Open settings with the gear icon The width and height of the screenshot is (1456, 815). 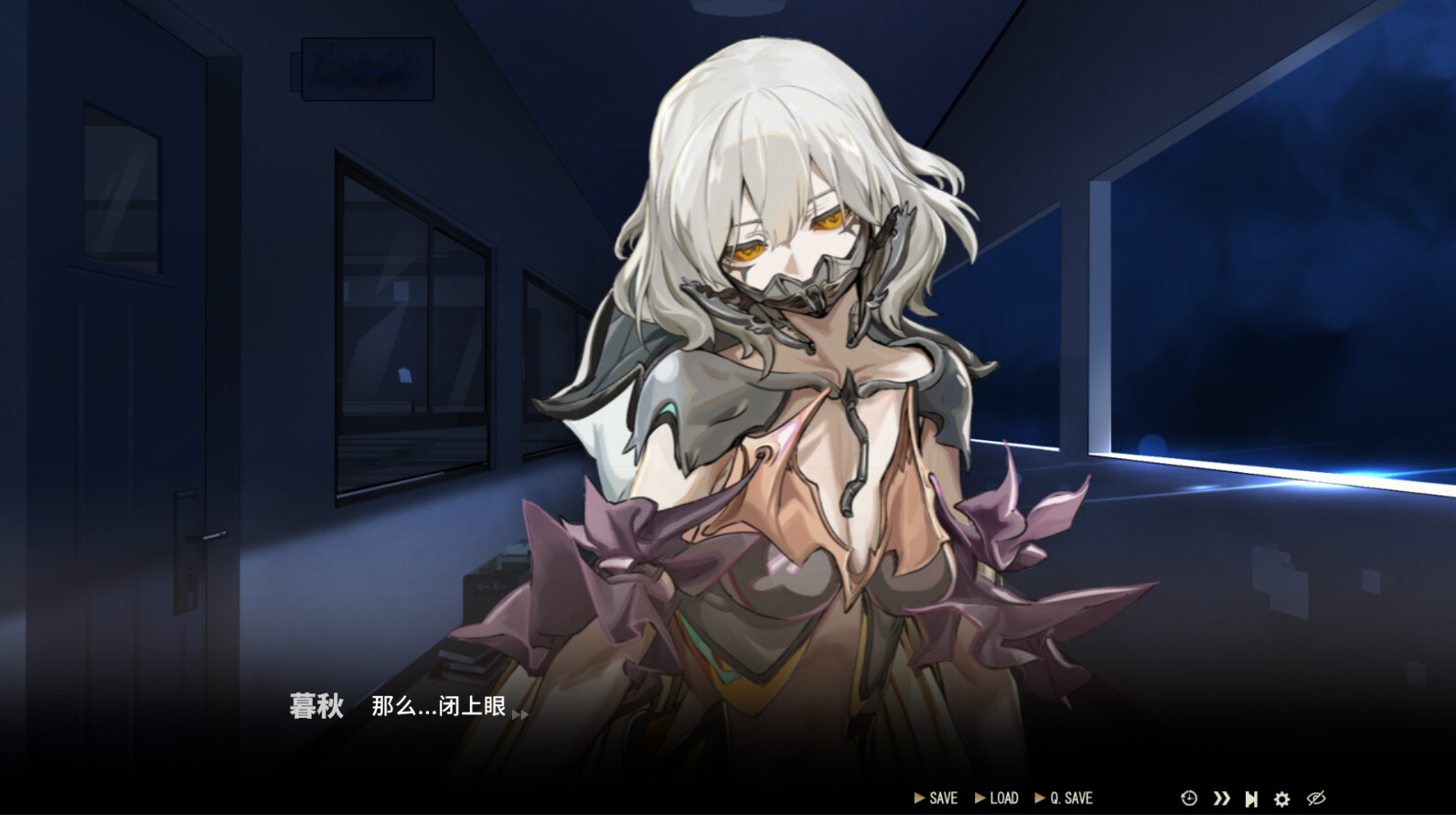1282,799
